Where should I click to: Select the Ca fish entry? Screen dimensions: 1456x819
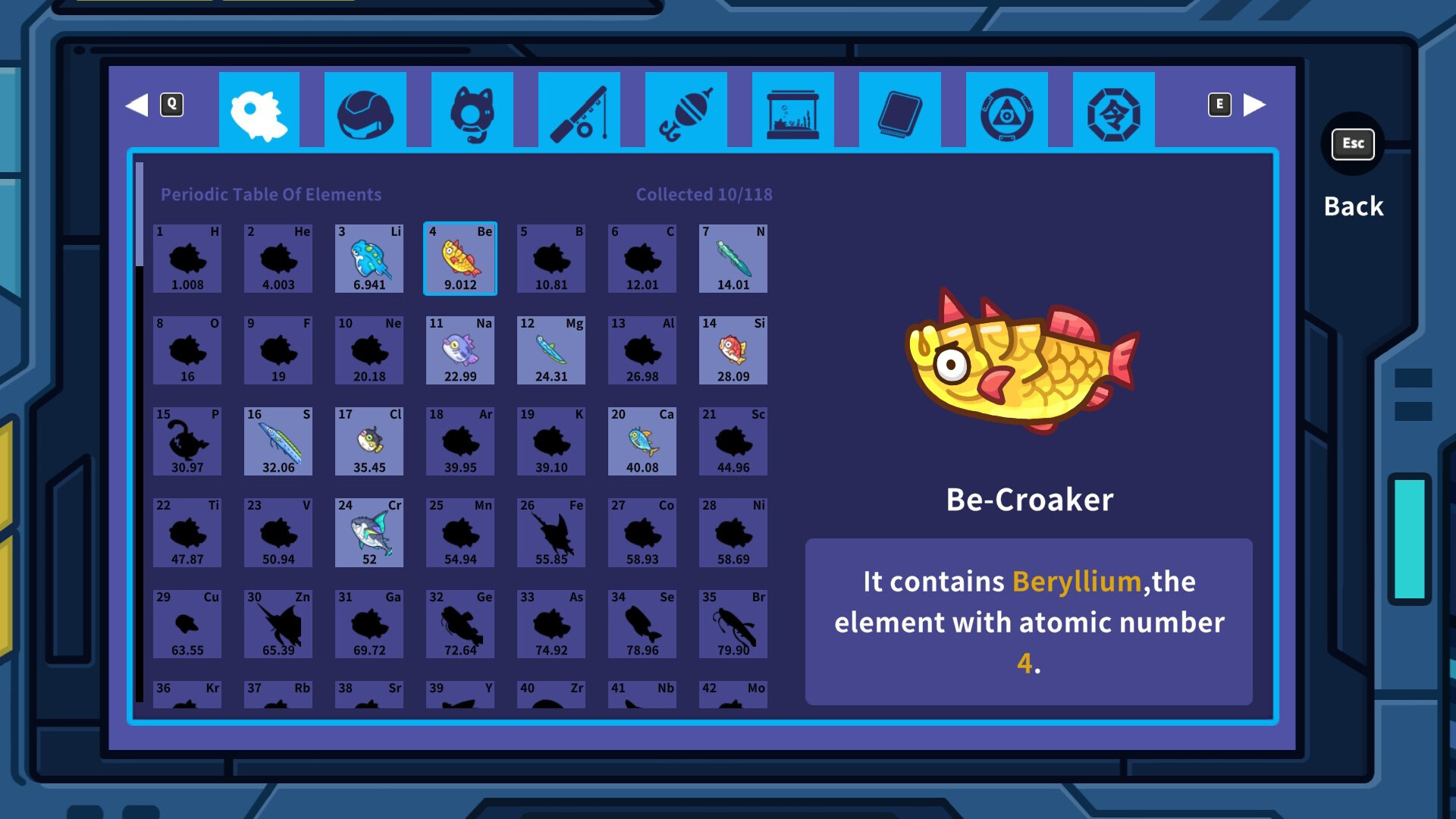(x=642, y=441)
